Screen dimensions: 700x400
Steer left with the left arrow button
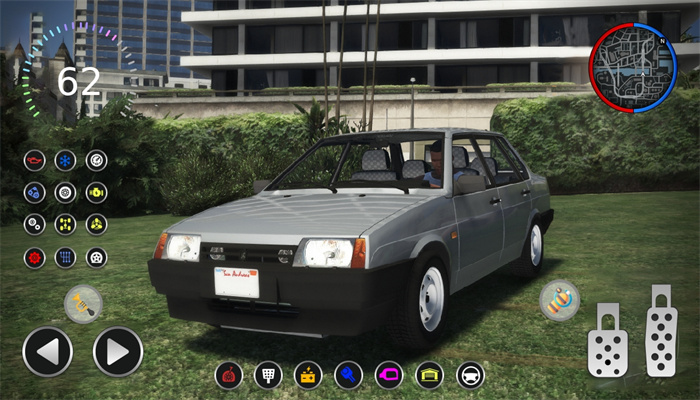(x=47, y=352)
